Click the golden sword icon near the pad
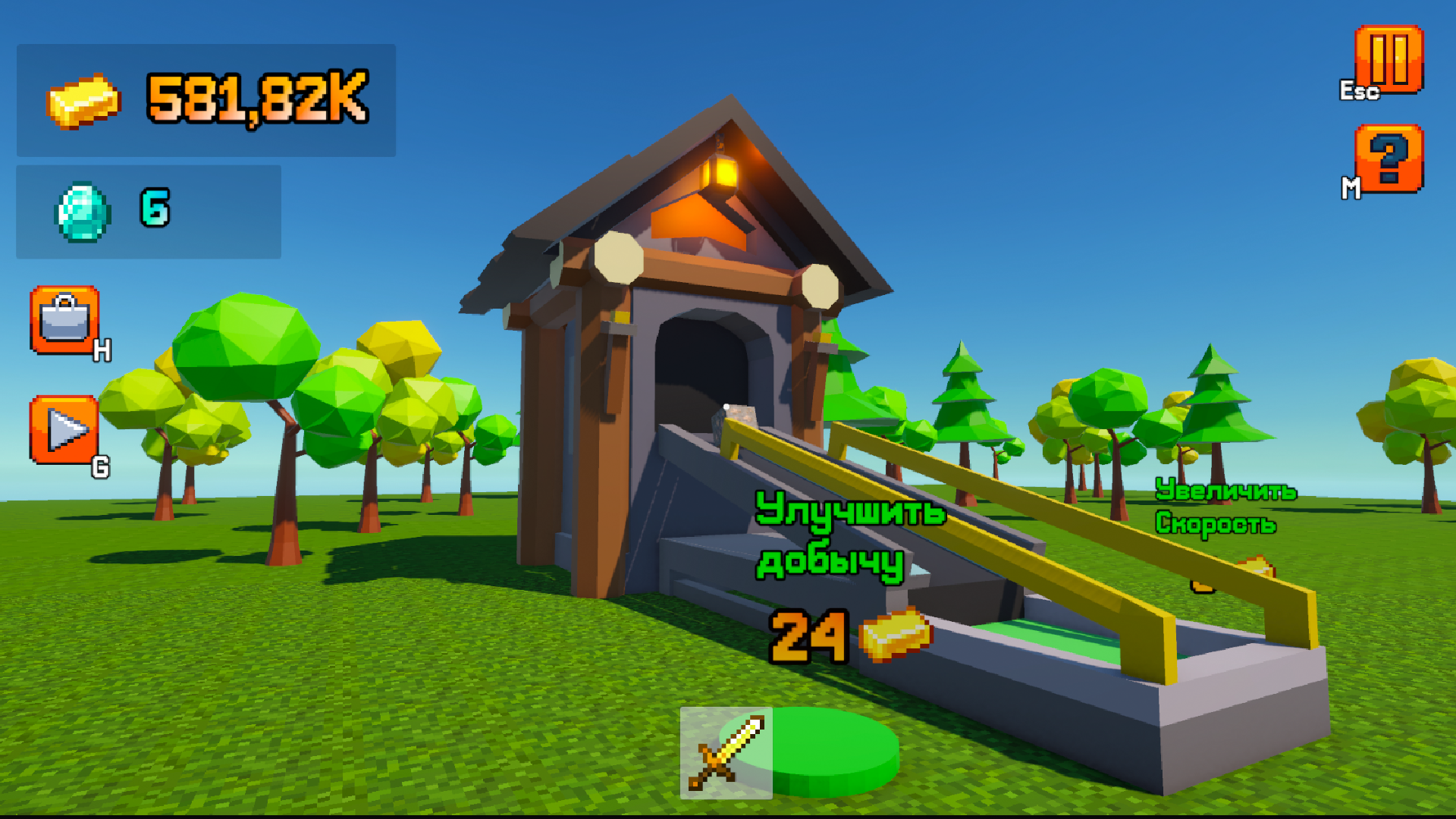This screenshot has width=1456, height=819. [x=726, y=751]
